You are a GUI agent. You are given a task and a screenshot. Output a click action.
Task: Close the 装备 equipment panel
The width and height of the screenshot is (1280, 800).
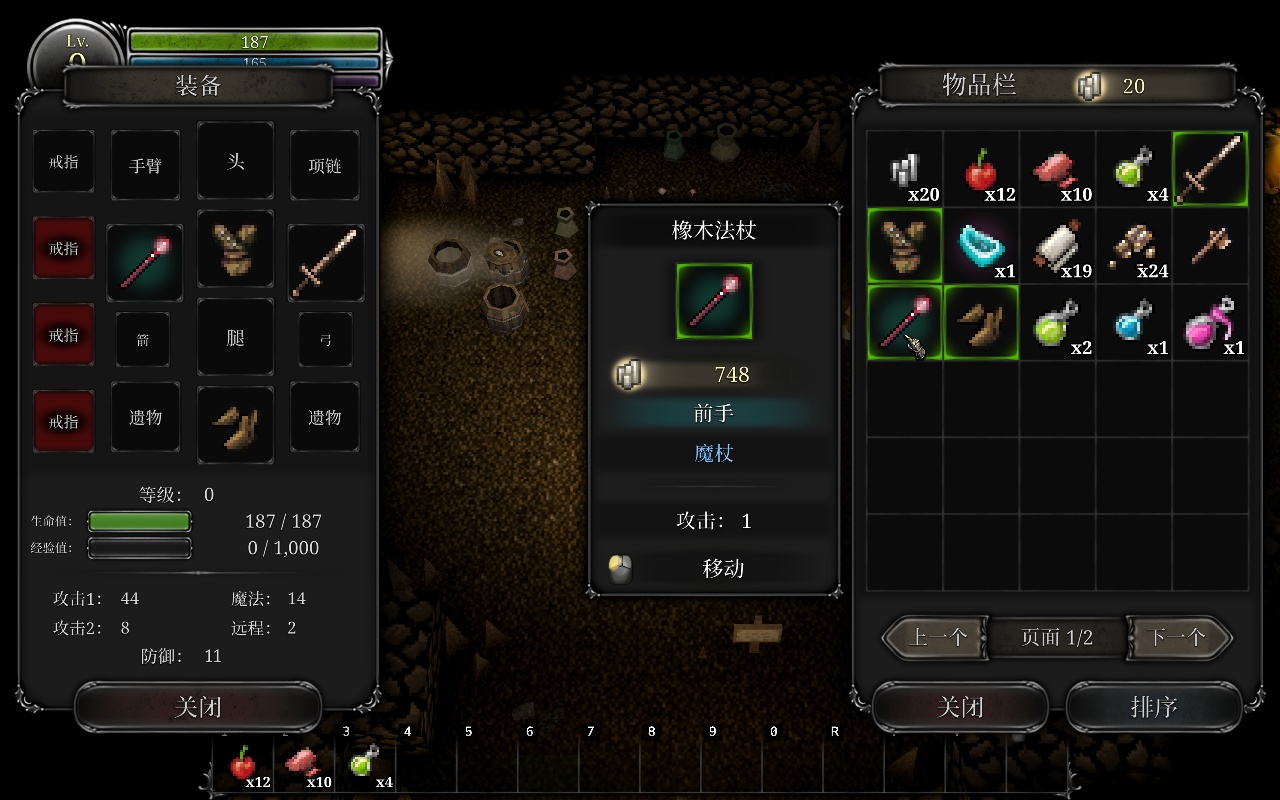(198, 708)
